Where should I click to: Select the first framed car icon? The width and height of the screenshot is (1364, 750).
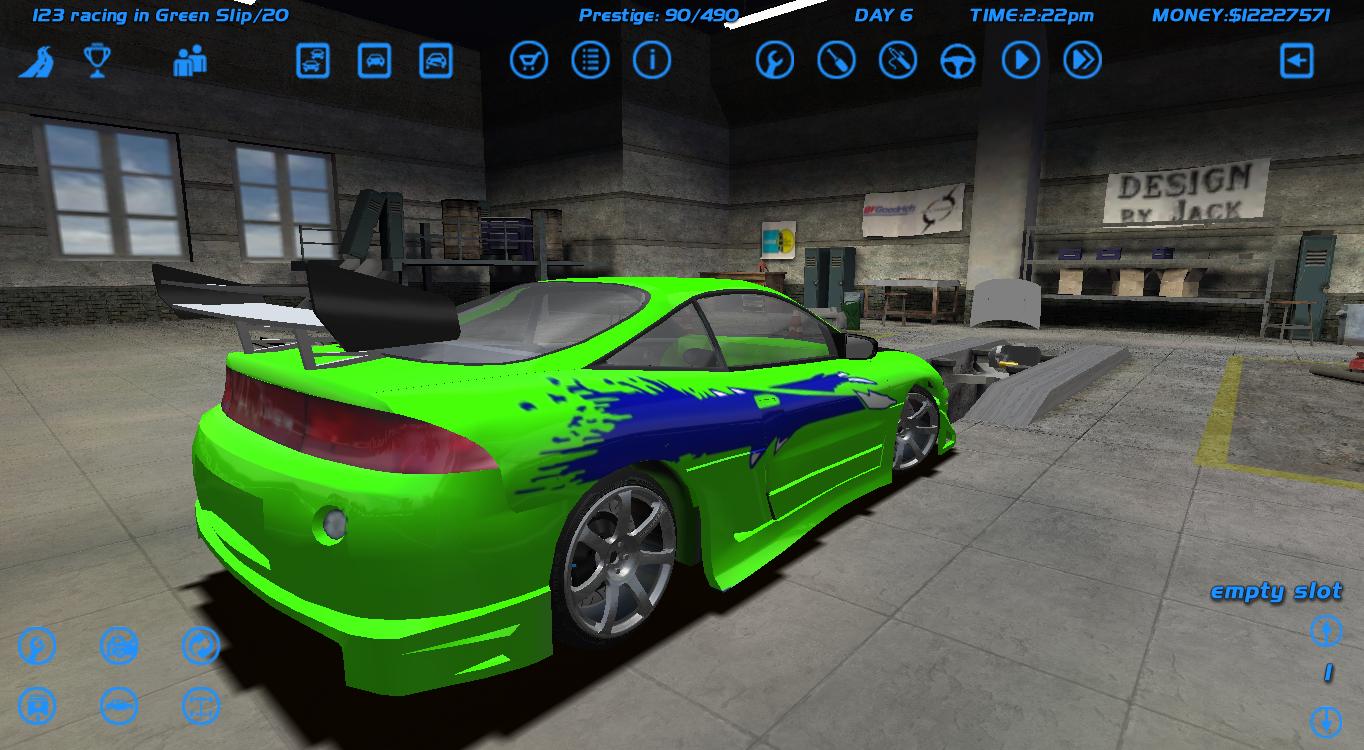[x=313, y=62]
